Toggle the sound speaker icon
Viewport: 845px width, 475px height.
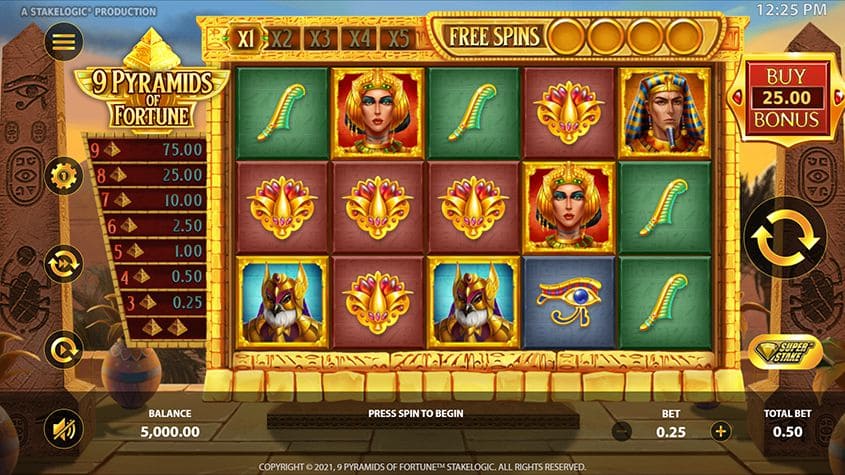pos(64,430)
